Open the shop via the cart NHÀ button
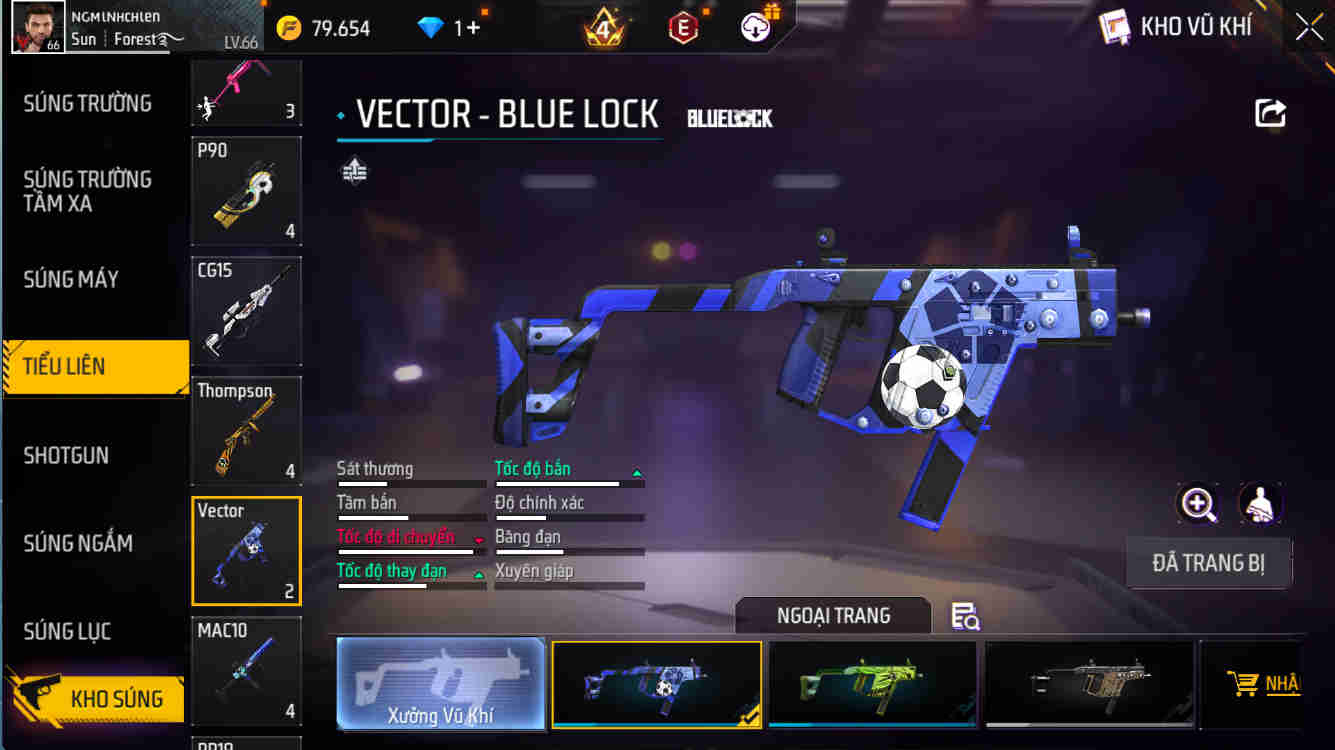This screenshot has width=1335, height=750. coord(1262,685)
